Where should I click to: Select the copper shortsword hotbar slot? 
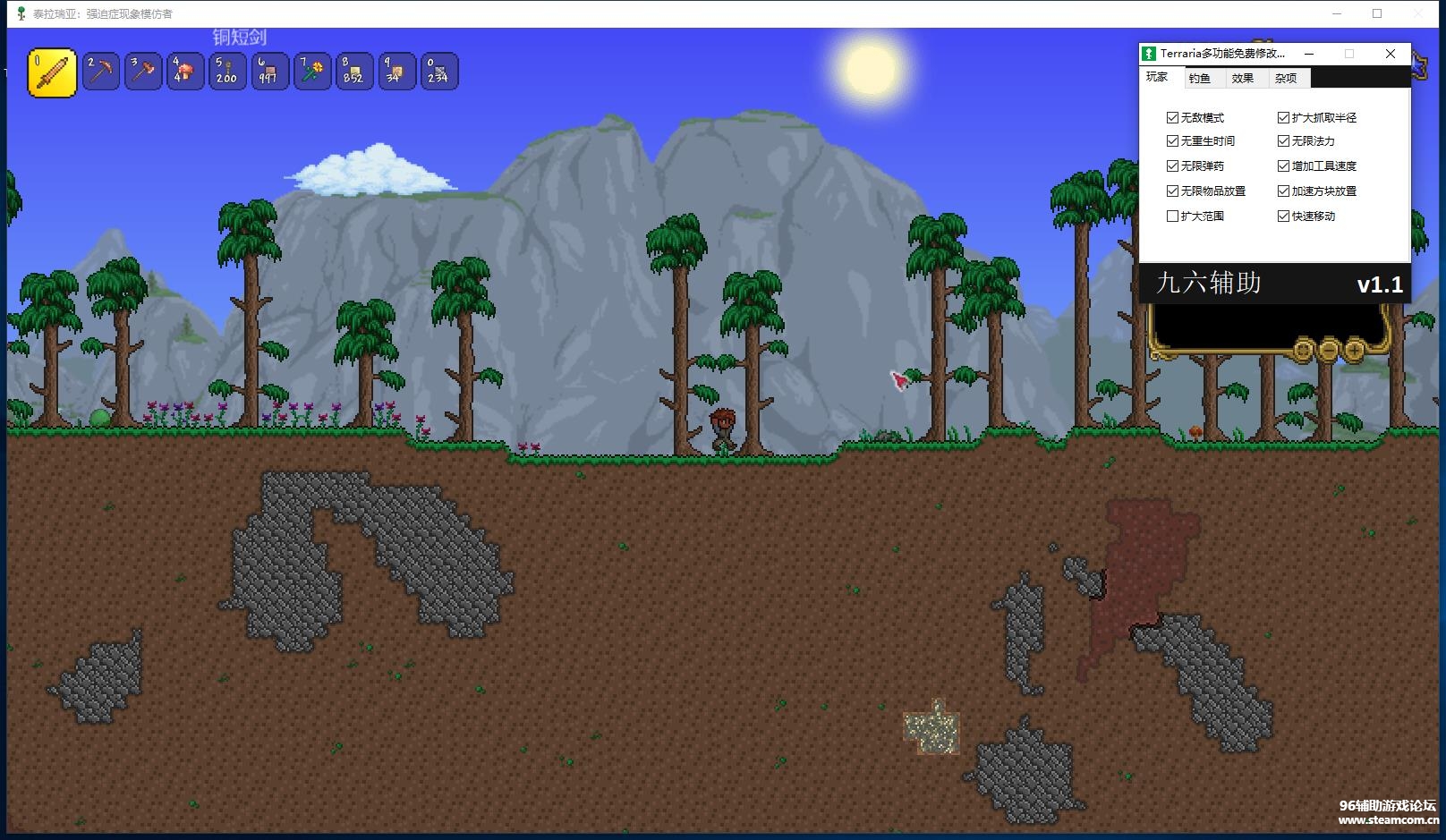pos(52,72)
